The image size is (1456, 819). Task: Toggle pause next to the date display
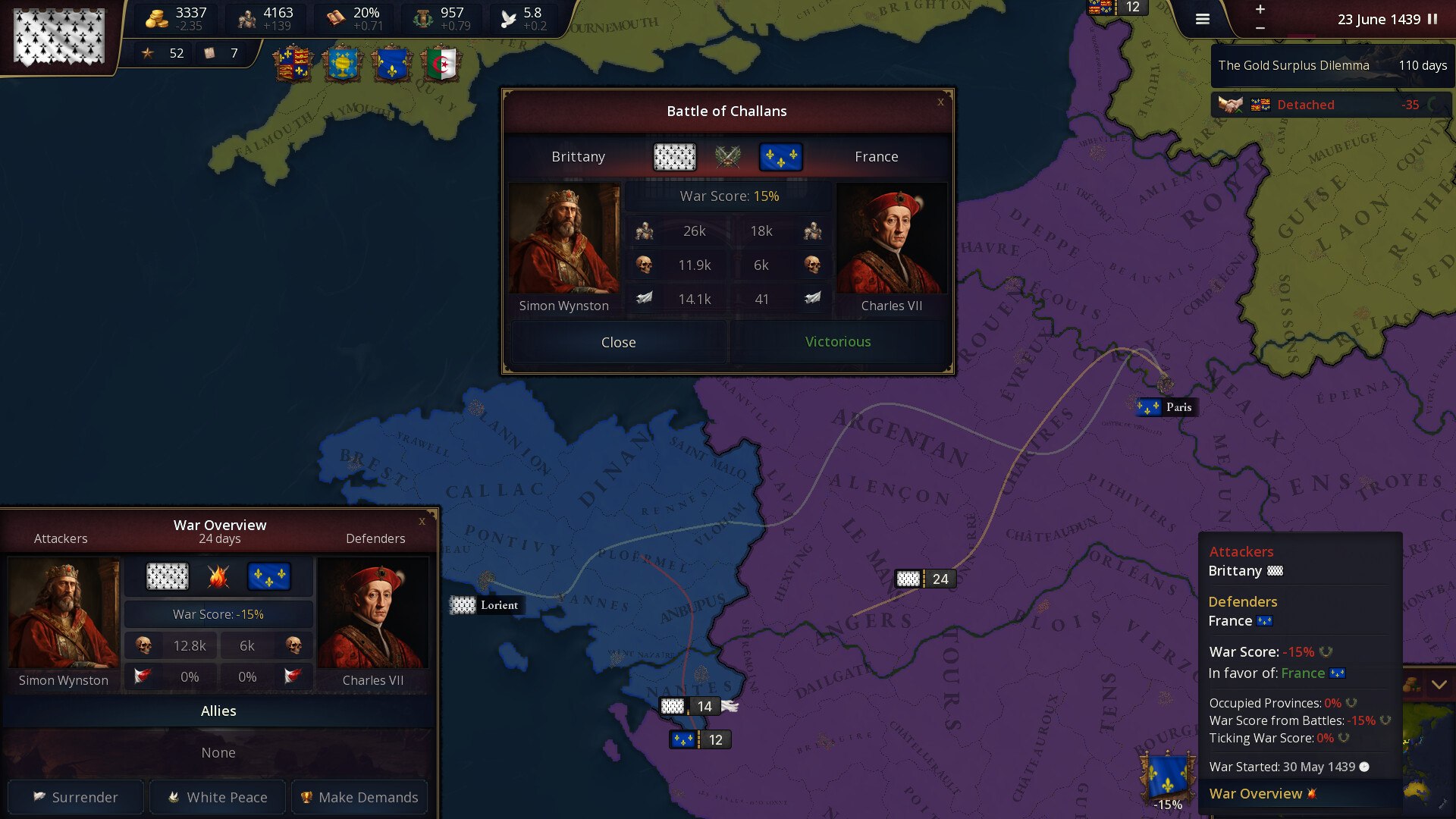tap(1432, 20)
